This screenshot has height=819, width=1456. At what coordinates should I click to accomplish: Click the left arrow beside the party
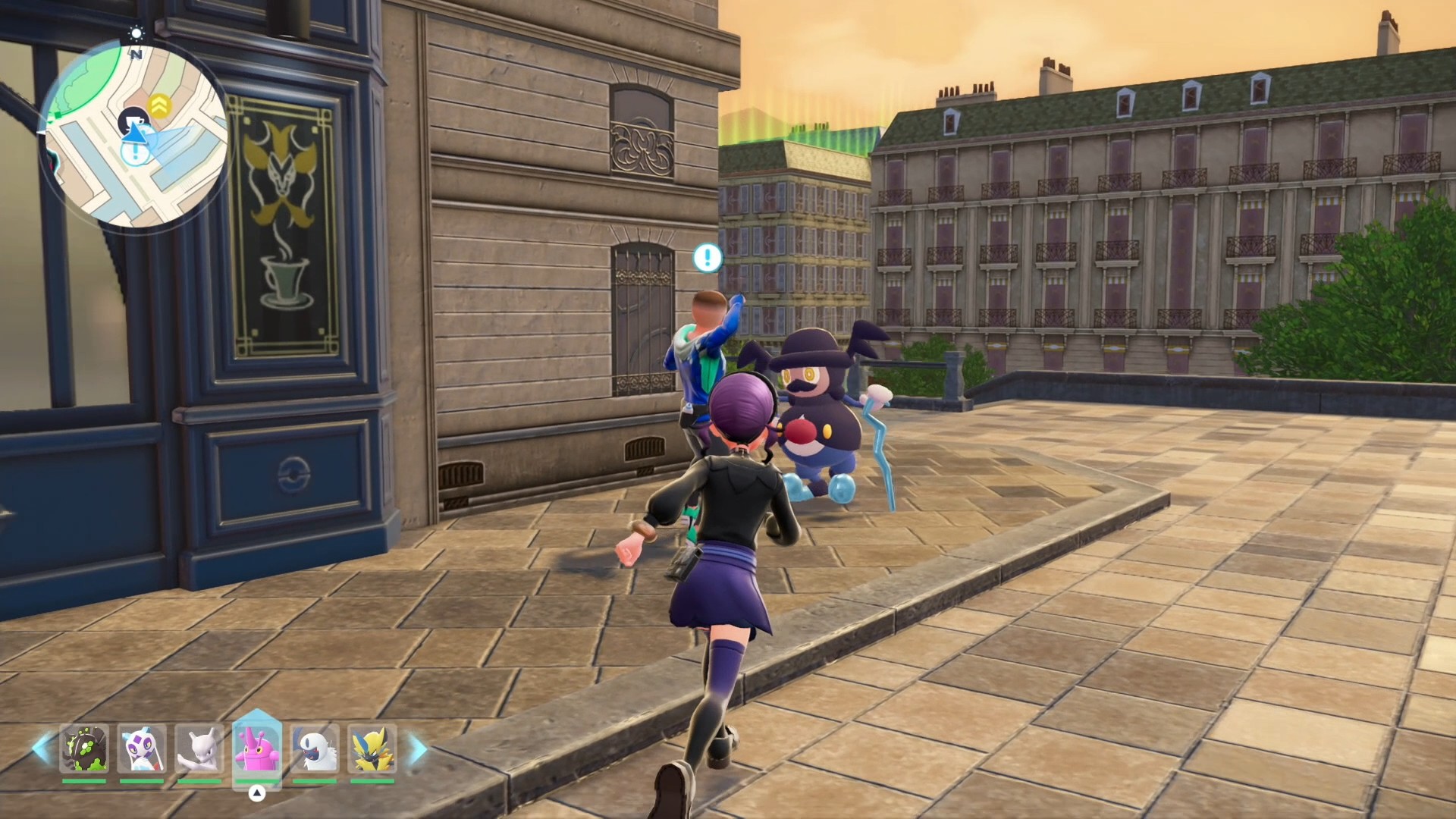42,748
